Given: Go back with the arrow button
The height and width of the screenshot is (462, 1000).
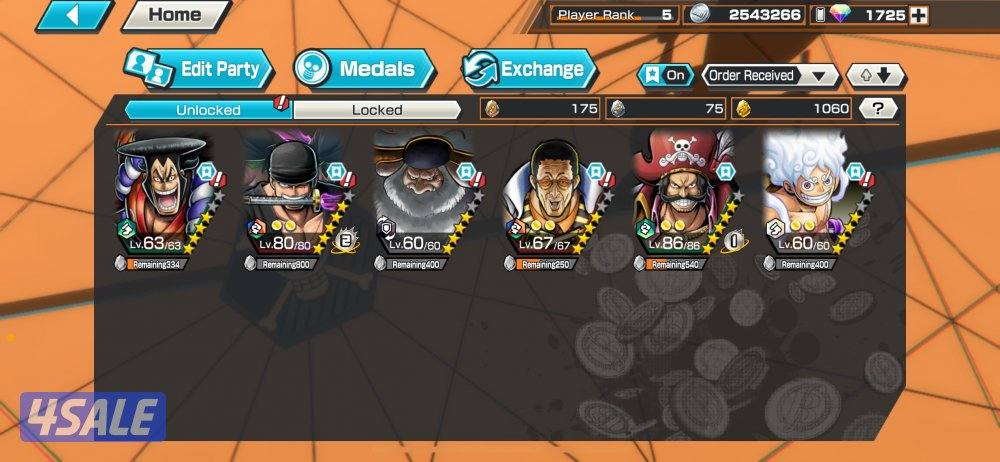Looking at the screenshot, I should [73, 15].
